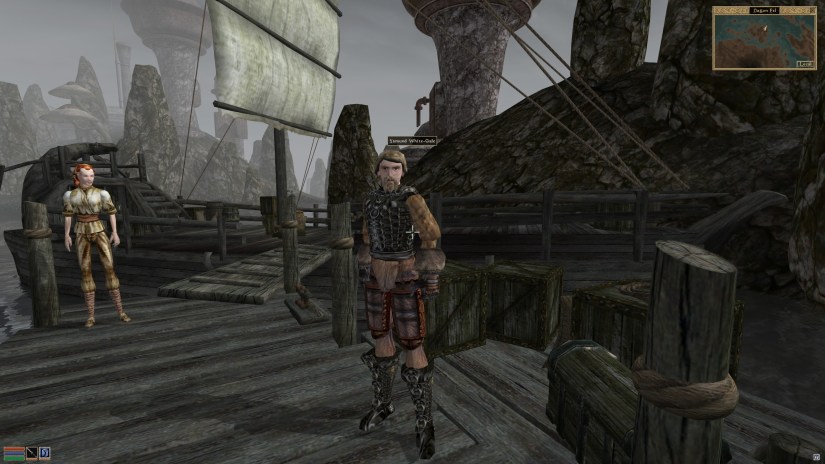Select the equipped weapon icon
This screenshot has width=825, height=464.
32,454
